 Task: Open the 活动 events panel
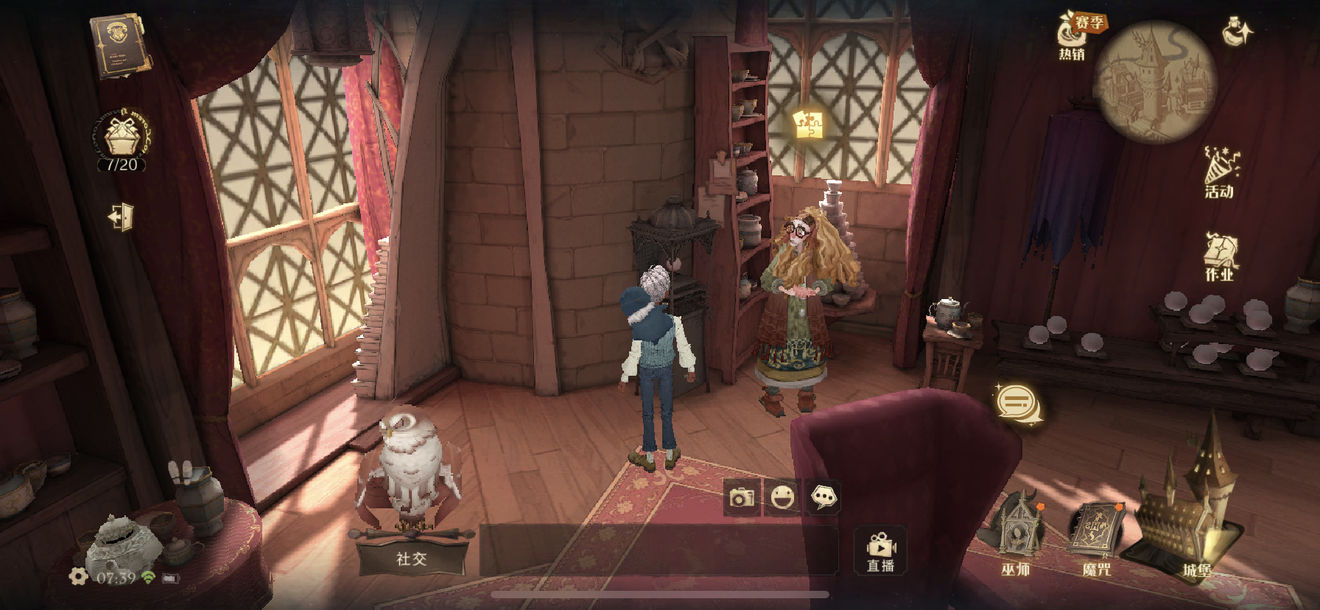click(1219, 172)
